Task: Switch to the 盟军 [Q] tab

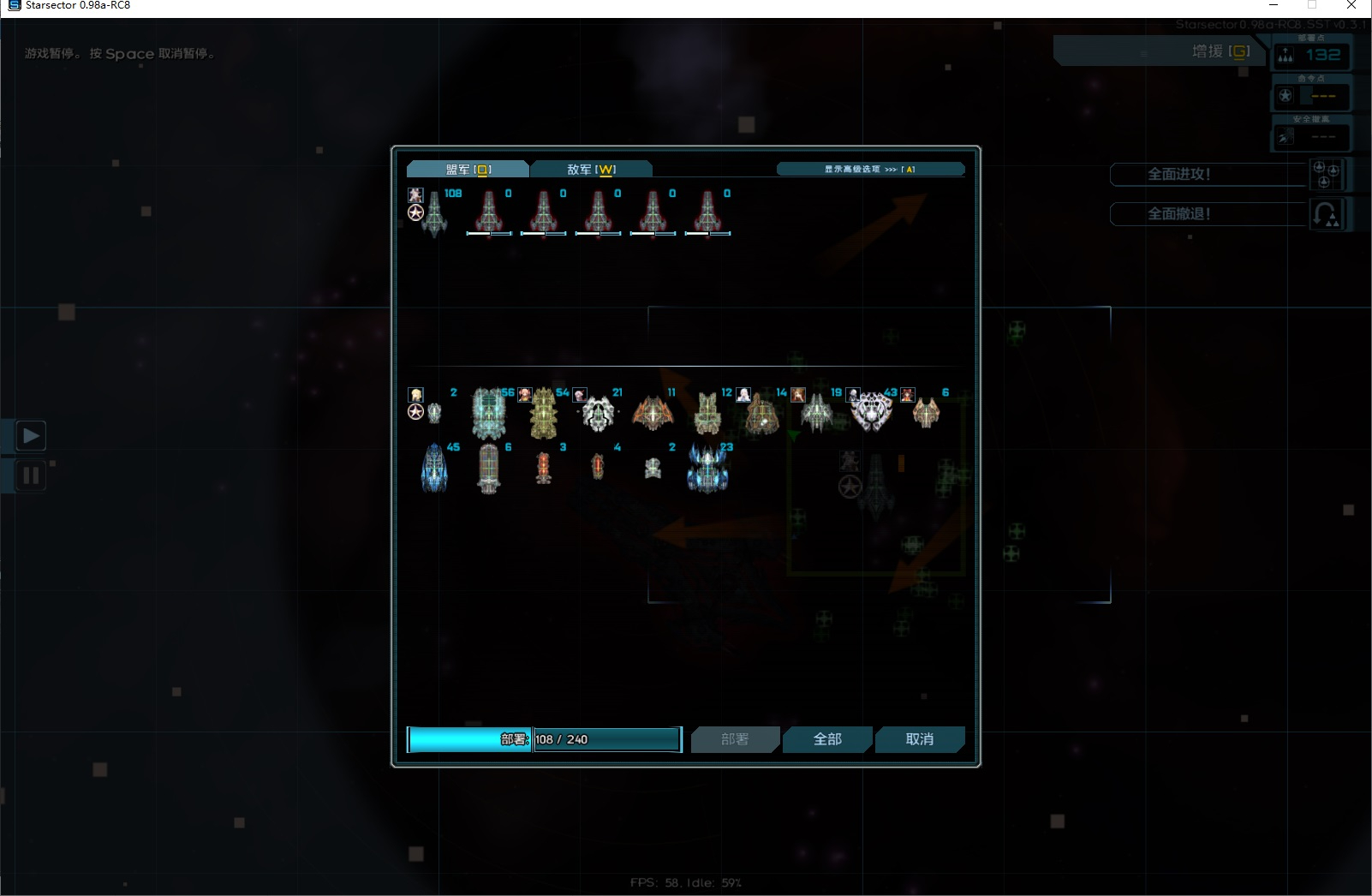Action: 468,169
